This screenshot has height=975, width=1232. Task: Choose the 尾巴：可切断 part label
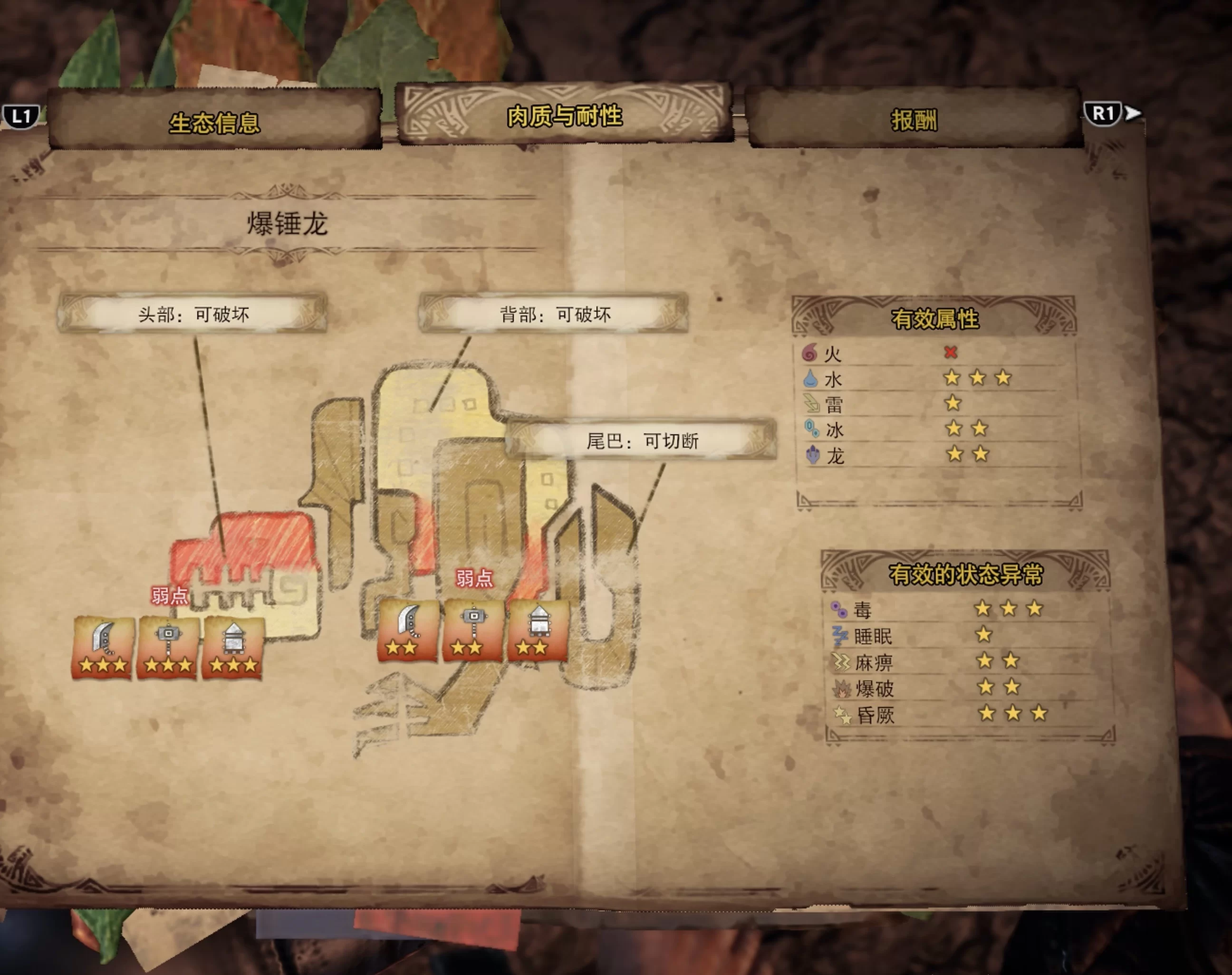pos(642,440)
